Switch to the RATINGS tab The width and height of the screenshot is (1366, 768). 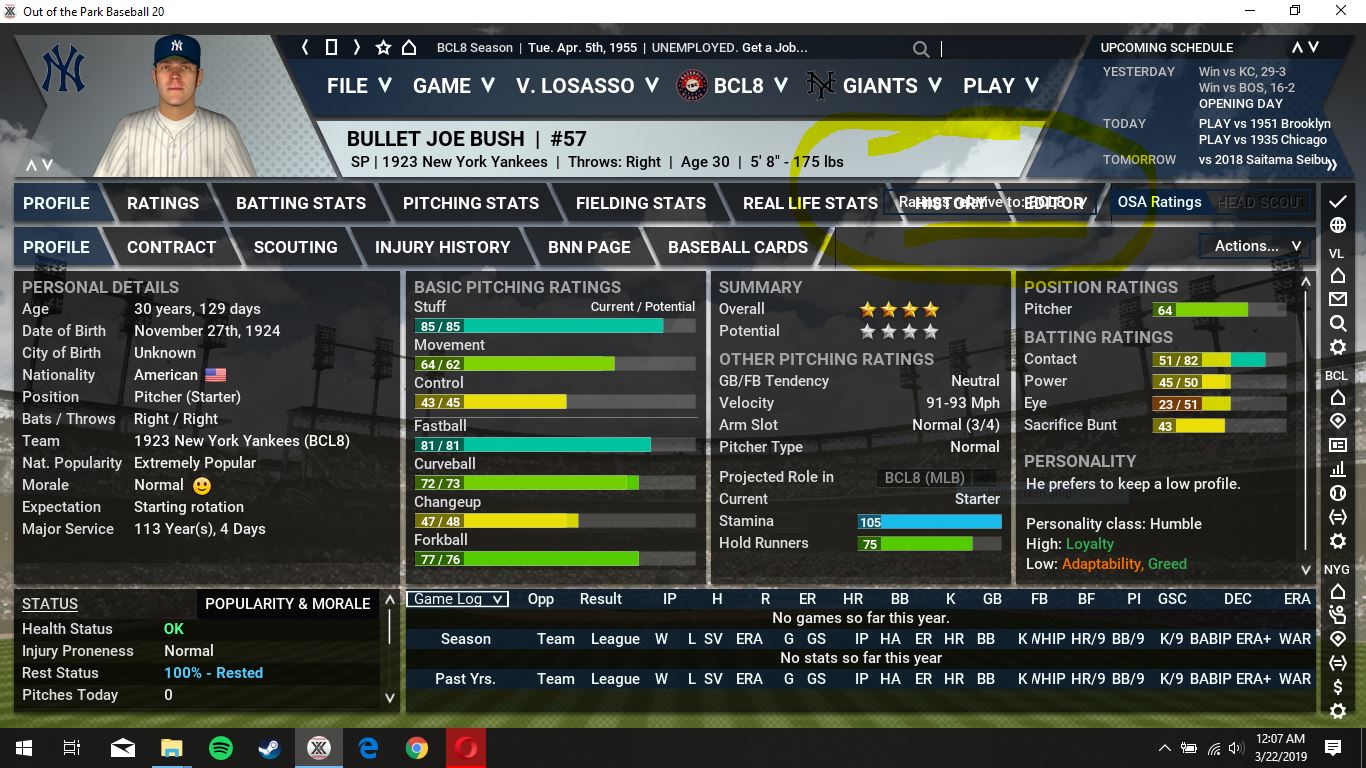click(163, 203)
